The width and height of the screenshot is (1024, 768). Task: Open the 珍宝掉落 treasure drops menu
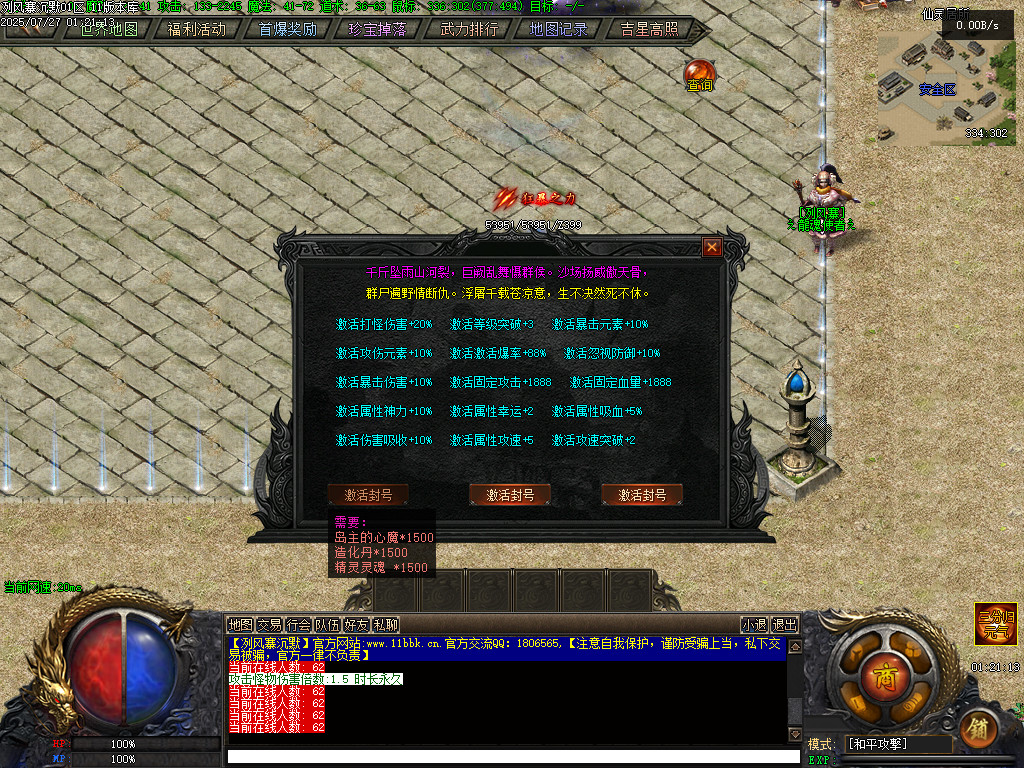378,29
